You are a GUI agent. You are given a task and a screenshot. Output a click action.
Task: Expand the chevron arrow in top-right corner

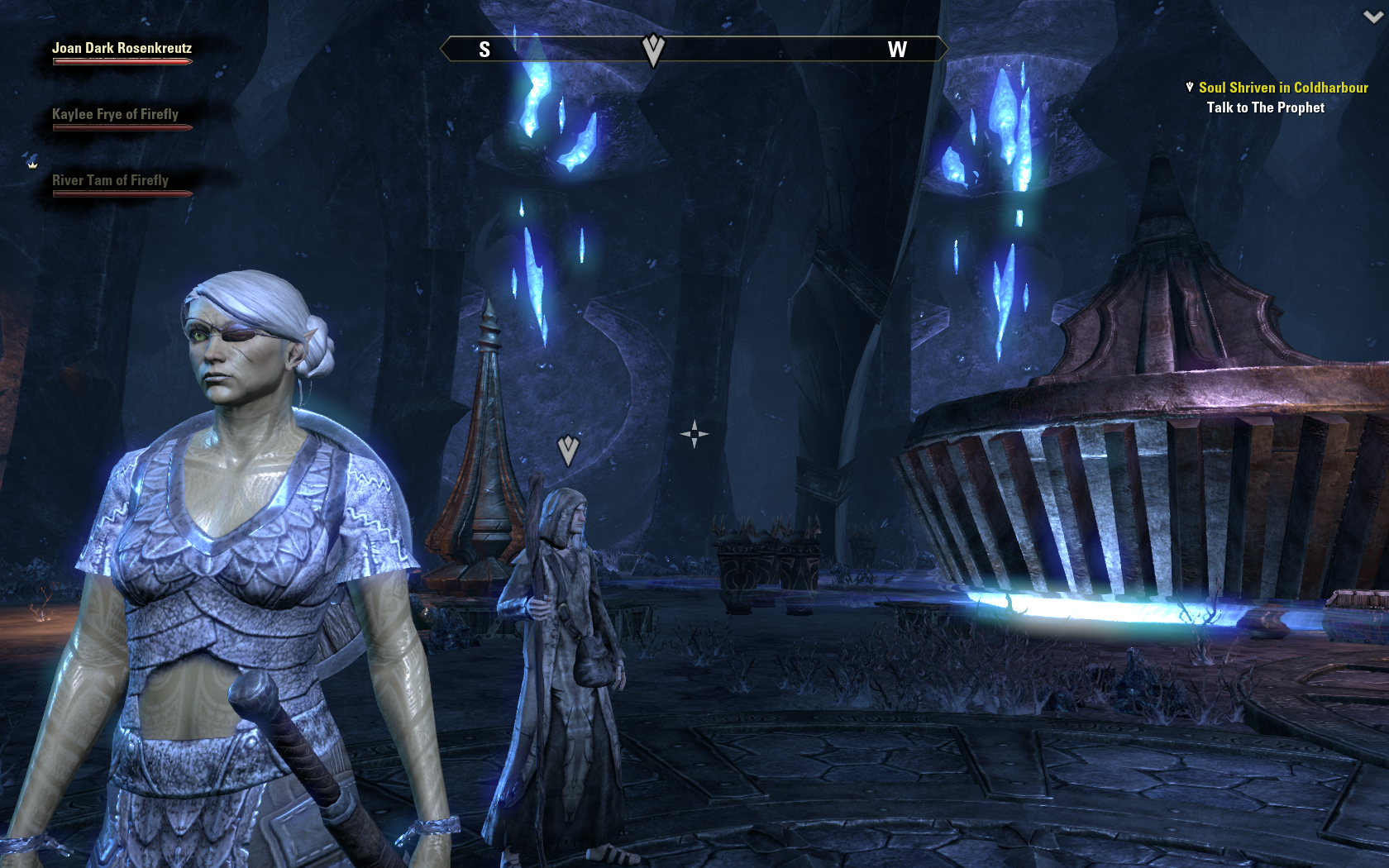click(1372, 17)
